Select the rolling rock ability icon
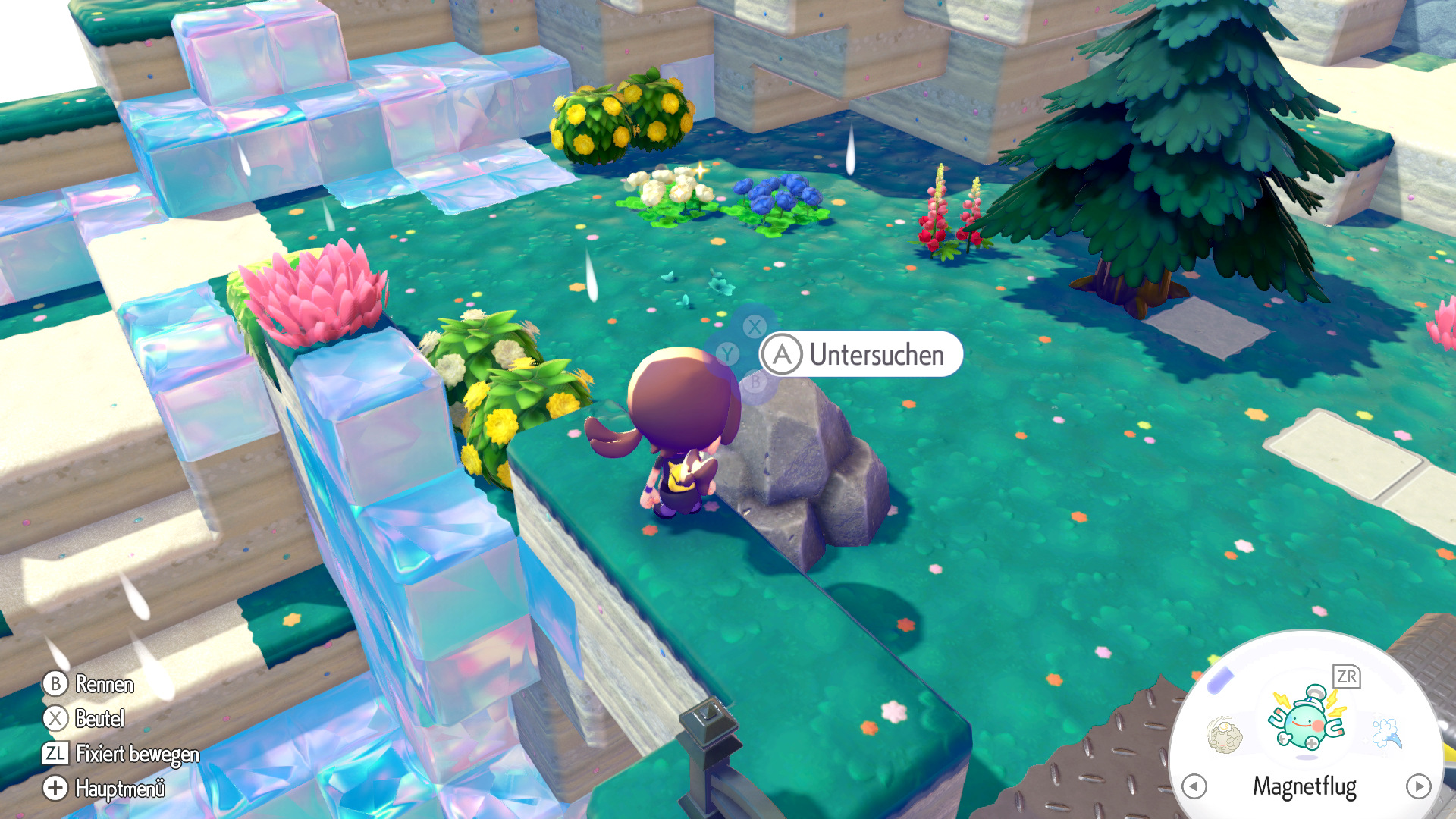Image resolution: width=1456 pixels, height=819 pixels. [x=1224, y=735]
